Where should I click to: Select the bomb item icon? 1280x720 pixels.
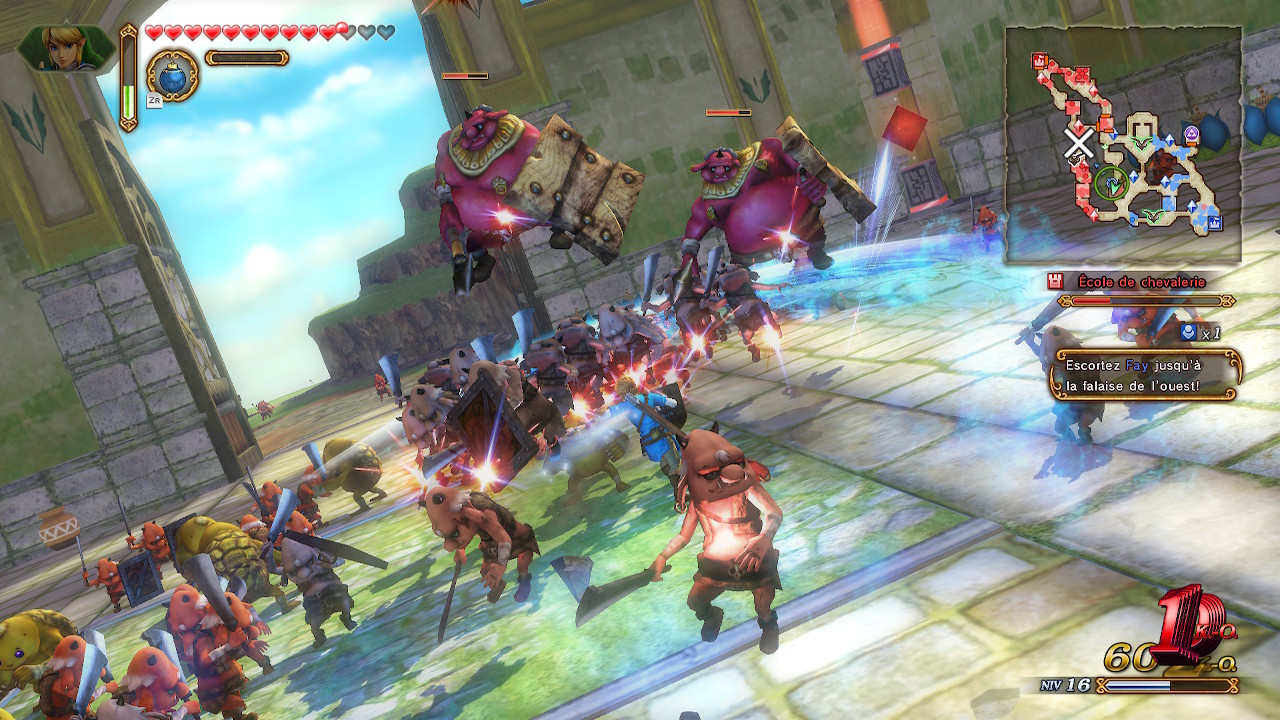172,74
